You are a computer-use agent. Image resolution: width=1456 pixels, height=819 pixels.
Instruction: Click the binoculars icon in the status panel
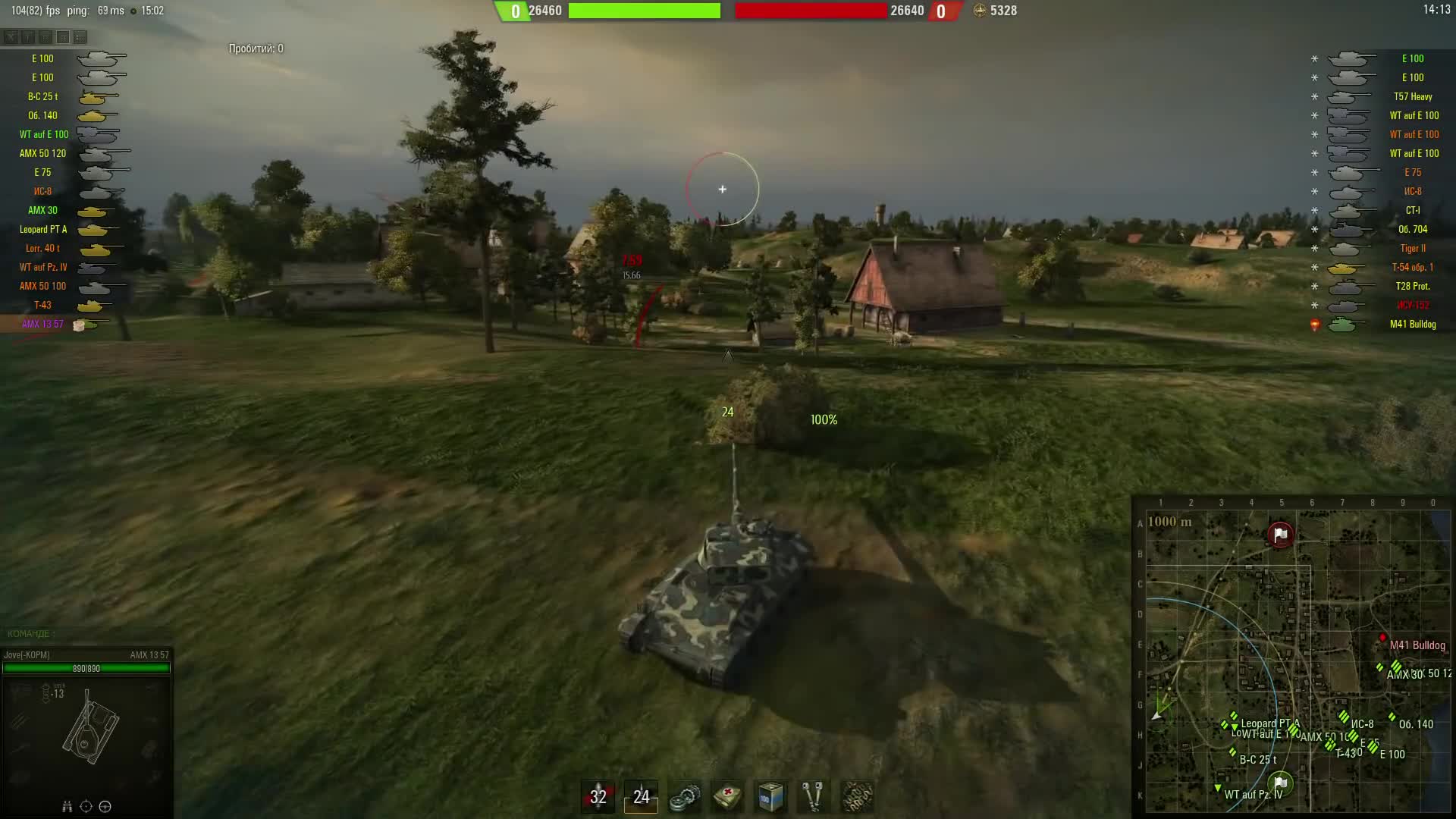click(67, 806)
